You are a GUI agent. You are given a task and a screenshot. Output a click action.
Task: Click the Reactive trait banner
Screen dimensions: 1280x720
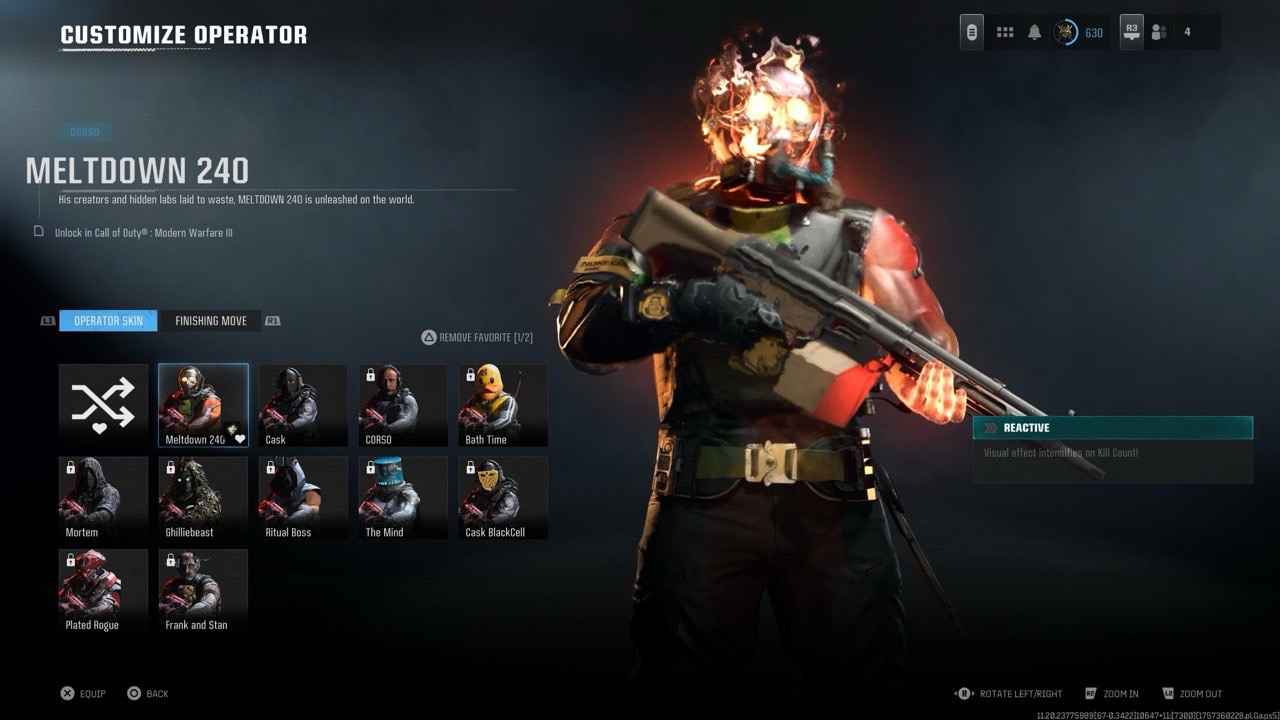coord(1112,428)
